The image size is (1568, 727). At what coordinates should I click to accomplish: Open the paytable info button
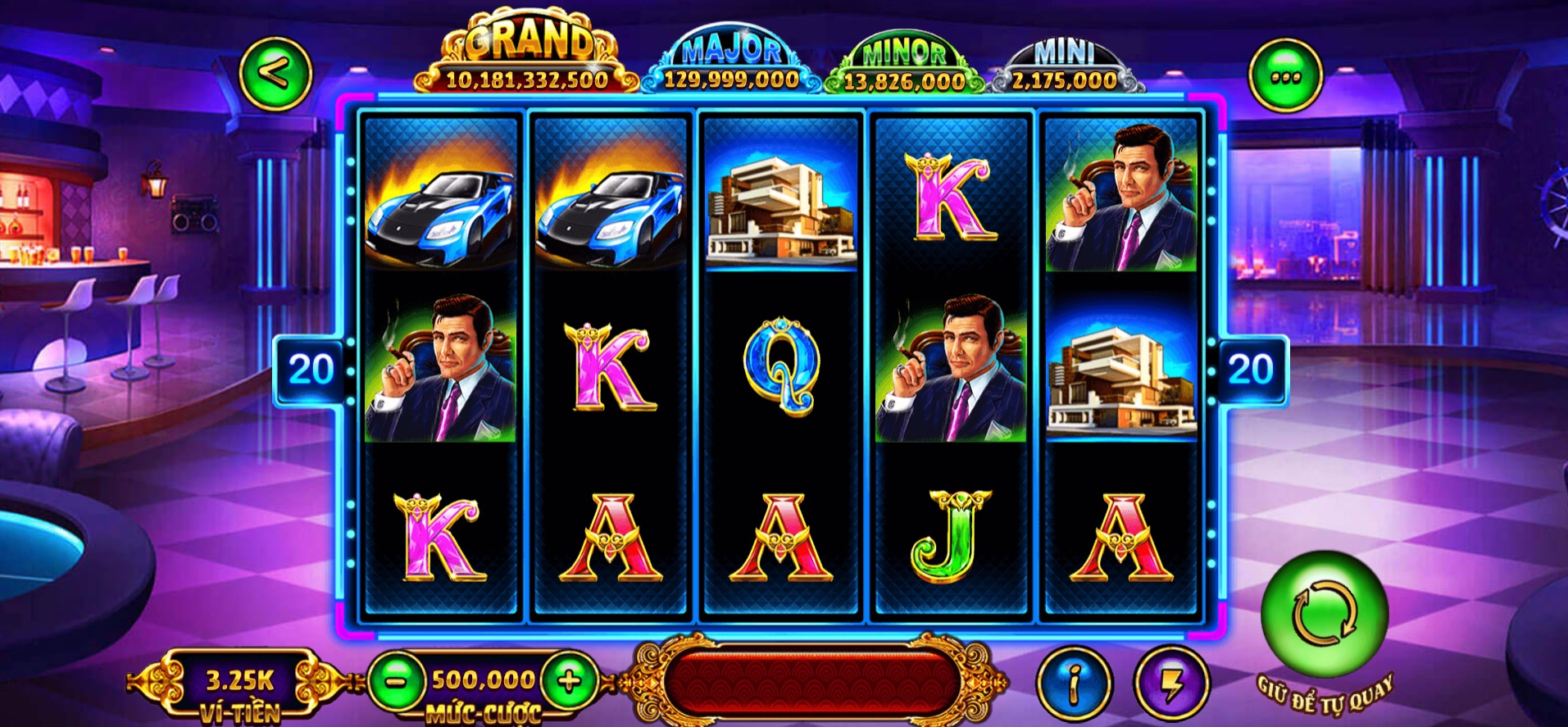1074,683
